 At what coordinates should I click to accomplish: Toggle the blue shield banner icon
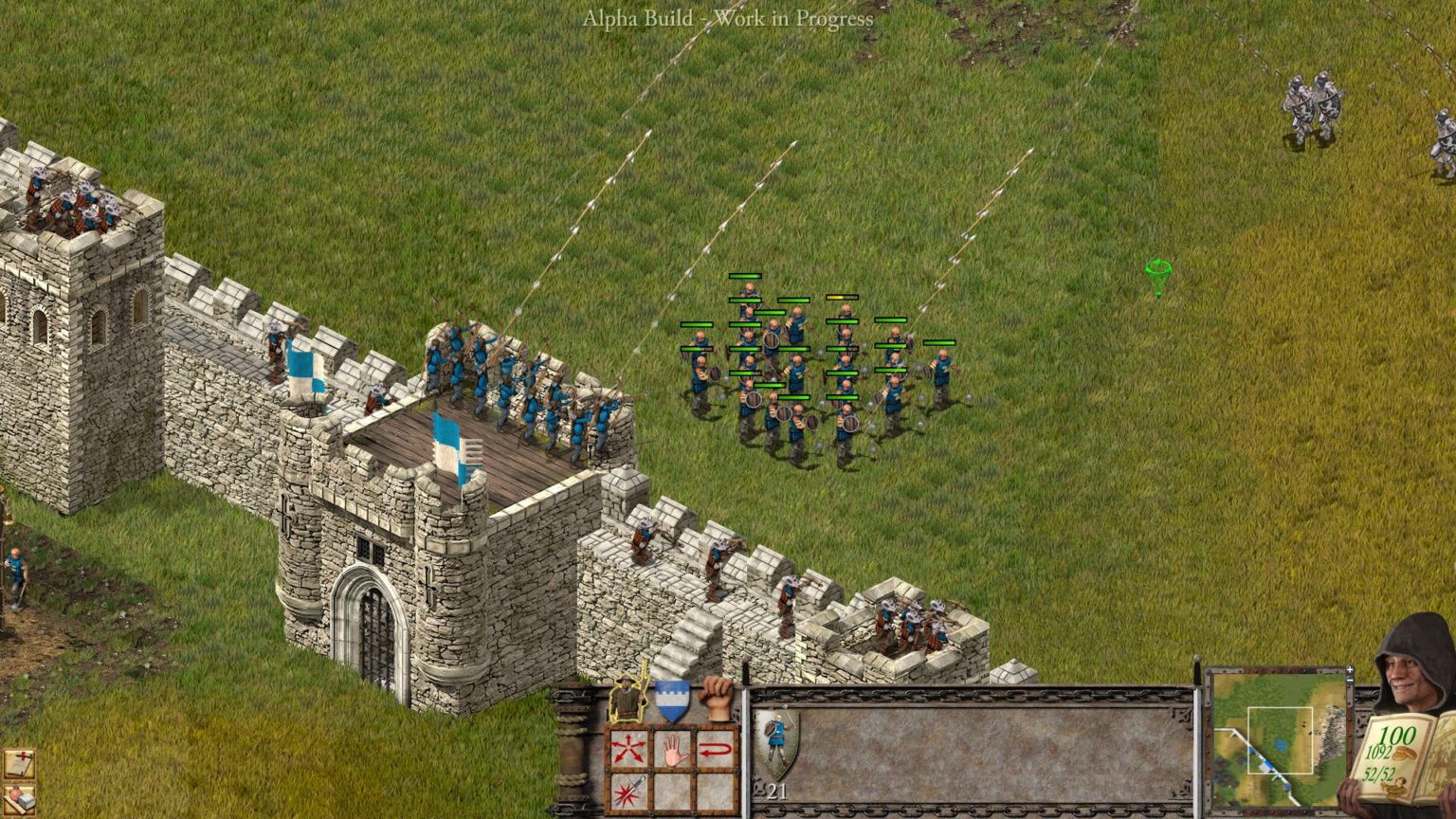tap(672, 700)
